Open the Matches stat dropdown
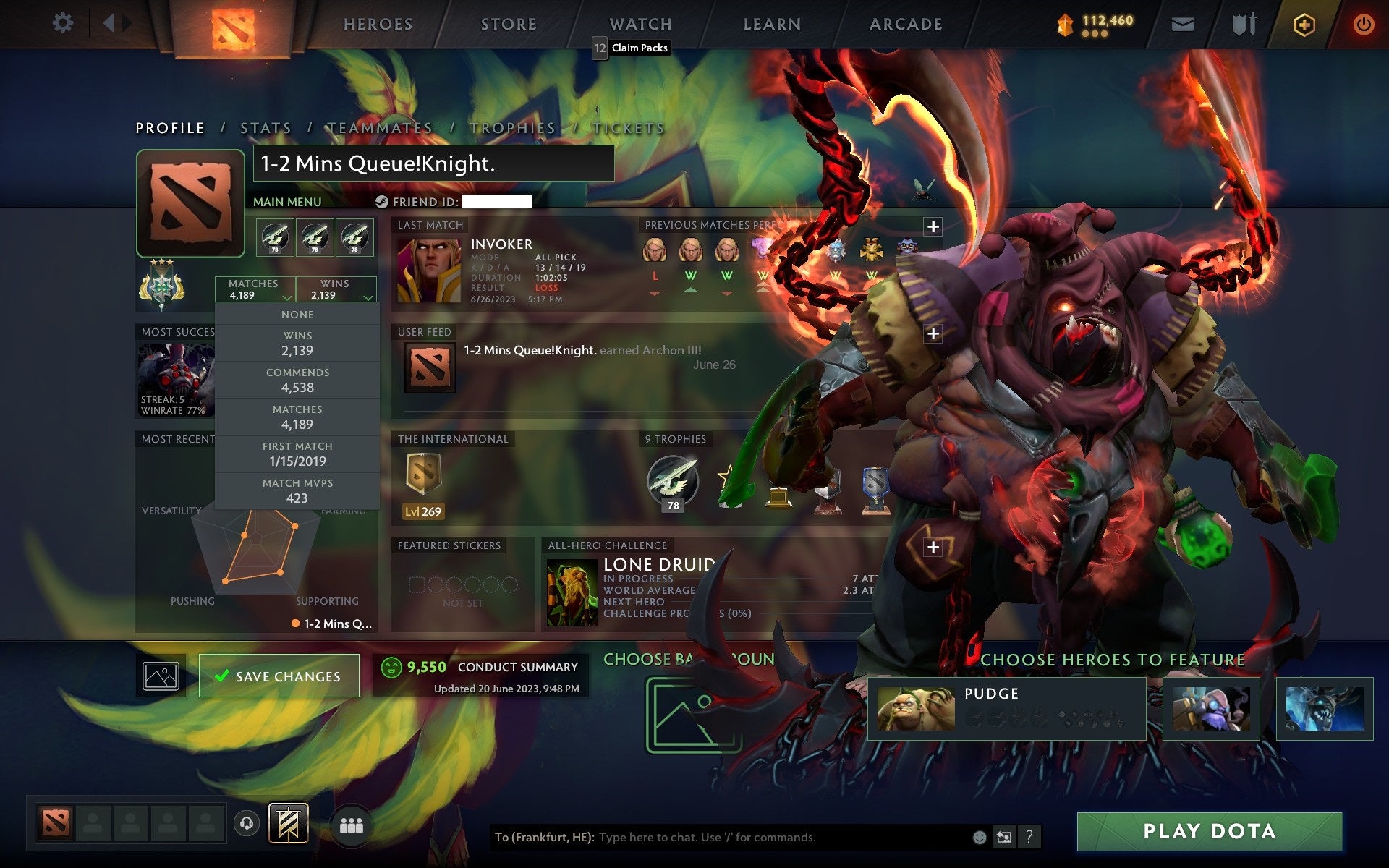Screen dimensions: 1389x868 (x=255, y=289)
